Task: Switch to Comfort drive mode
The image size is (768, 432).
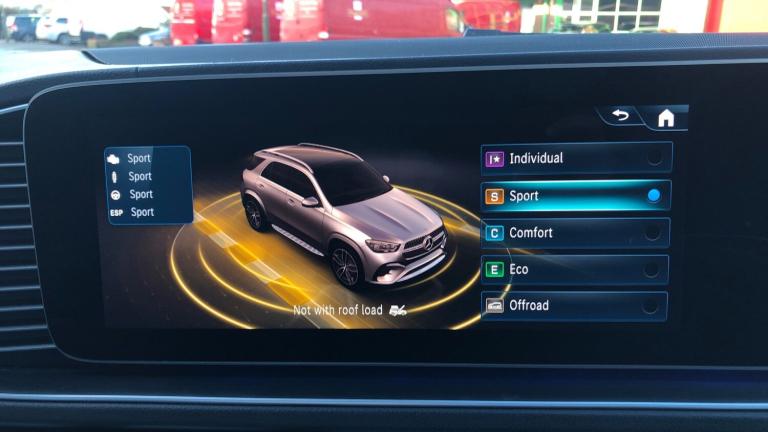Action: 575,233
